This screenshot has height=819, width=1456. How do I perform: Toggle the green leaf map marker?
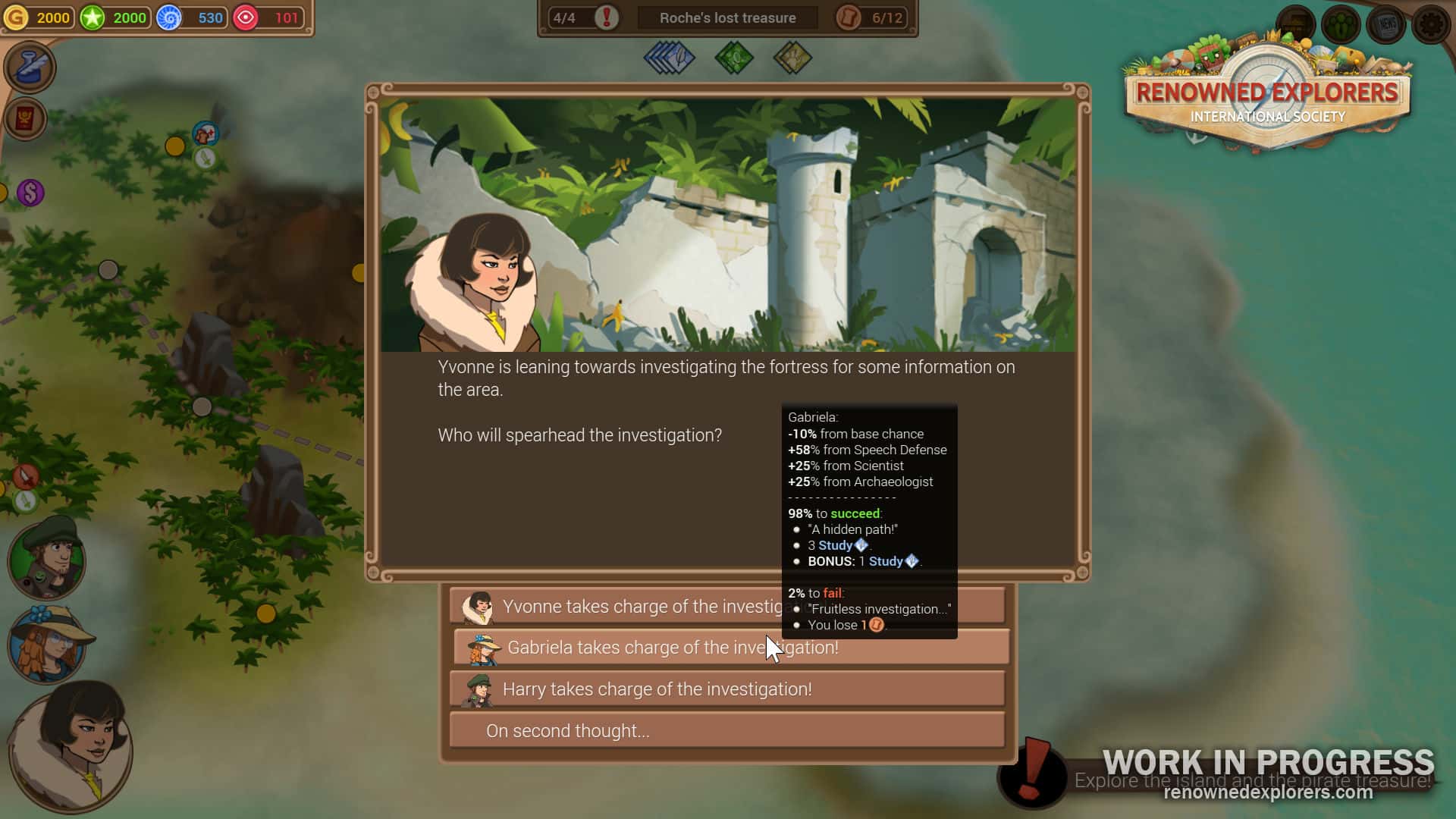205,158
